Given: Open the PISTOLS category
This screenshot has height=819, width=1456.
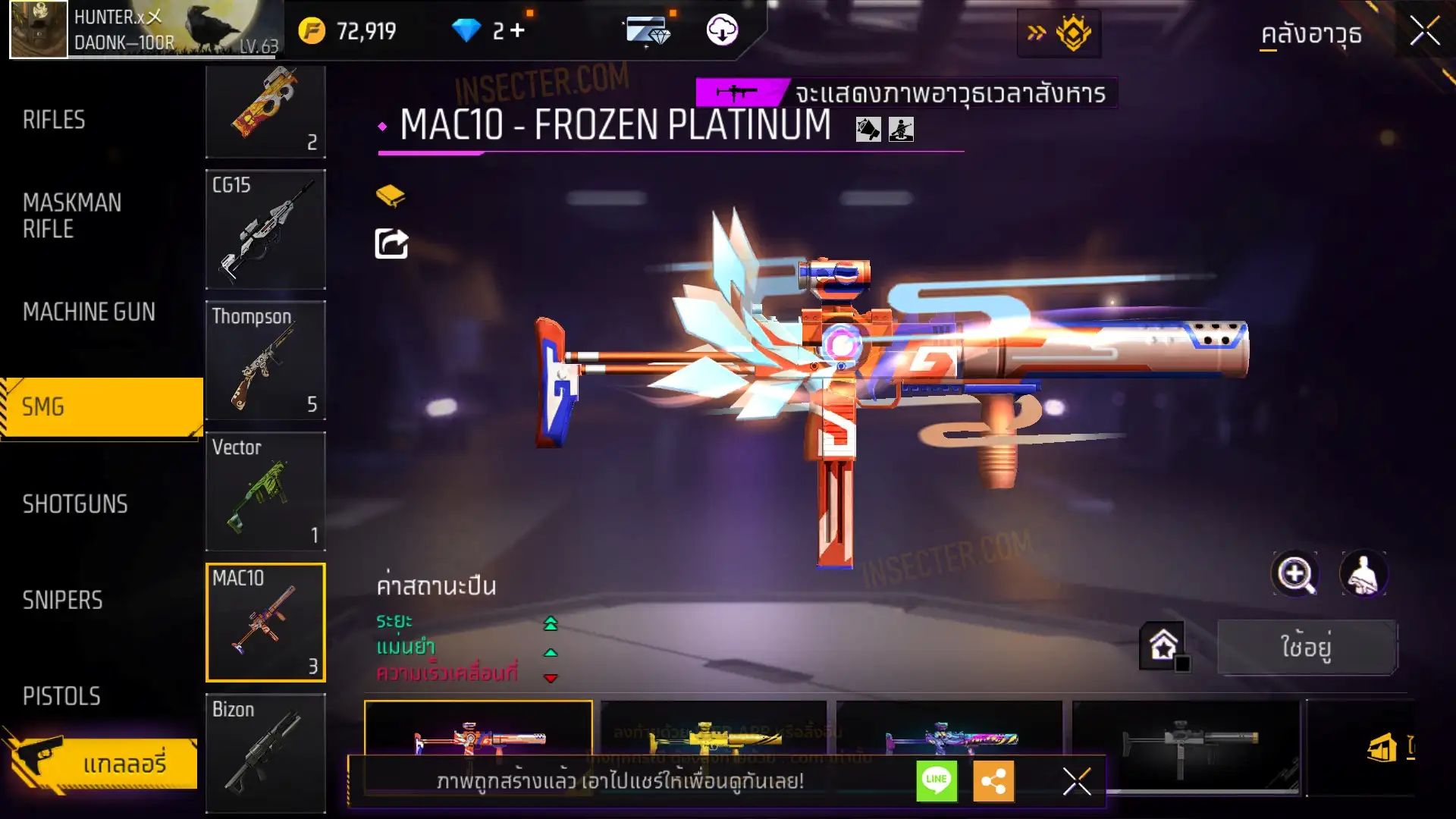Looking at the screenshot, I should pos(61,696).
